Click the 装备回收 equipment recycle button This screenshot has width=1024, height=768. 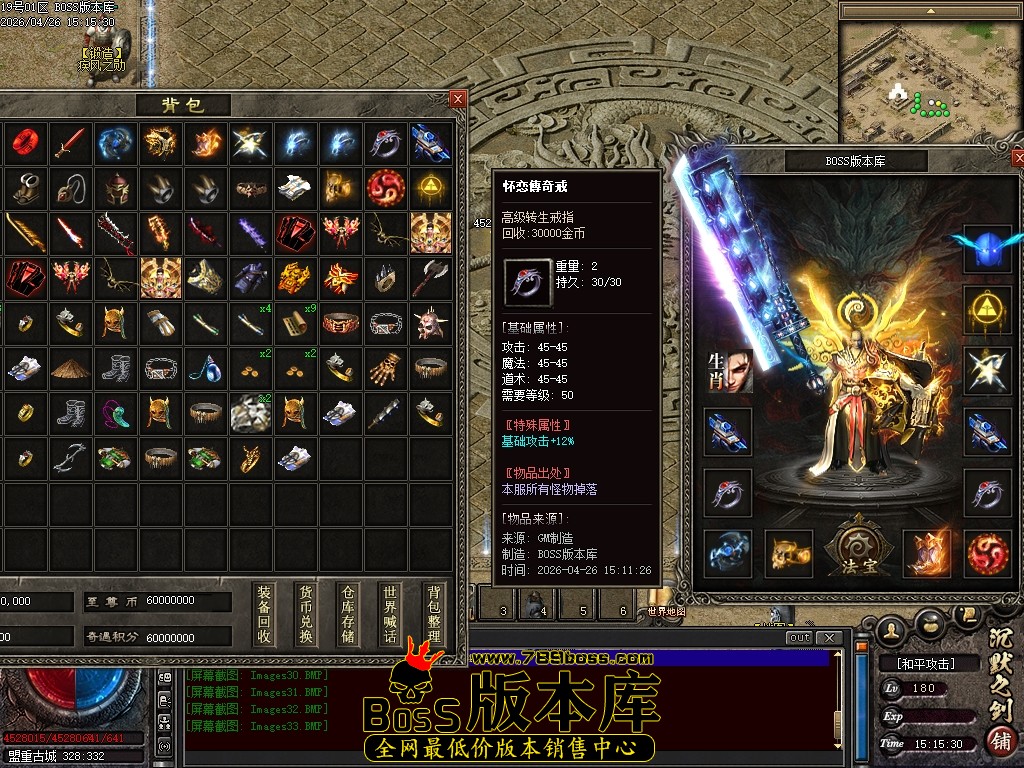click(264, 614)
